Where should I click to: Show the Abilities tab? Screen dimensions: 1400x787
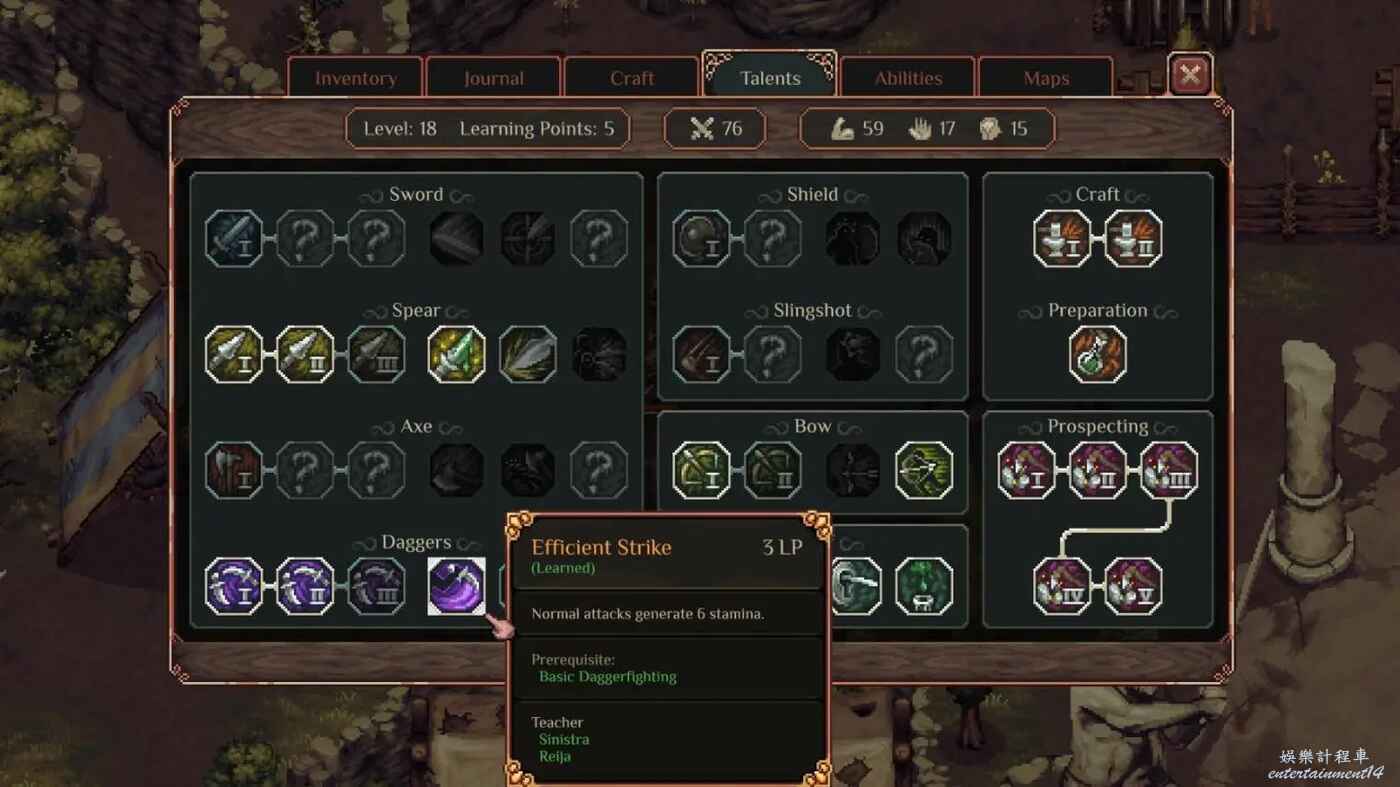pyautogui.click(x=908, y=79)
